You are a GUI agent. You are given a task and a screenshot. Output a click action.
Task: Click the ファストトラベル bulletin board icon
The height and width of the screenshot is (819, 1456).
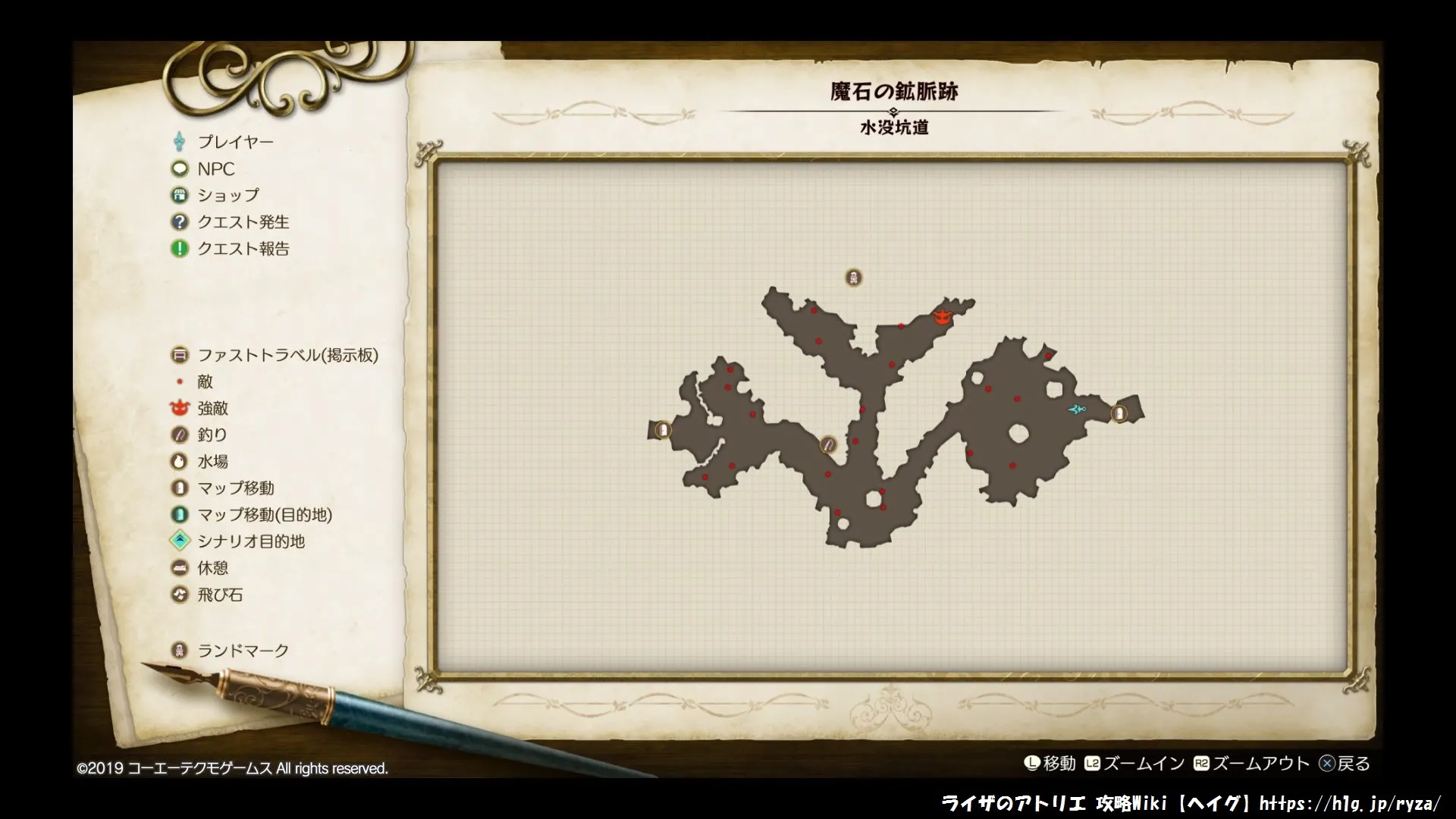tap(180, 355)
